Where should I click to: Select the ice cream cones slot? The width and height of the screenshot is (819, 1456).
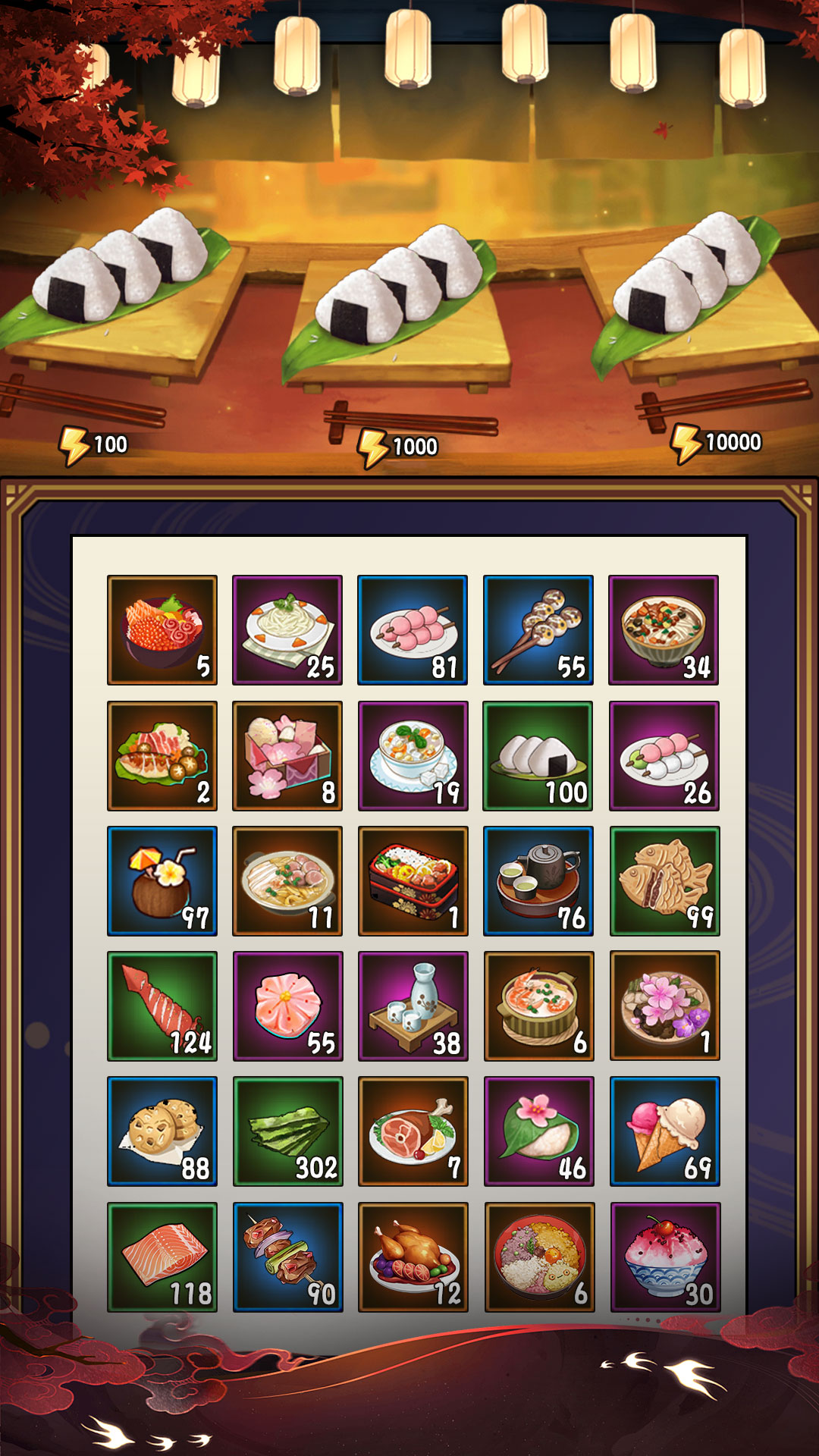(664, 1131)
